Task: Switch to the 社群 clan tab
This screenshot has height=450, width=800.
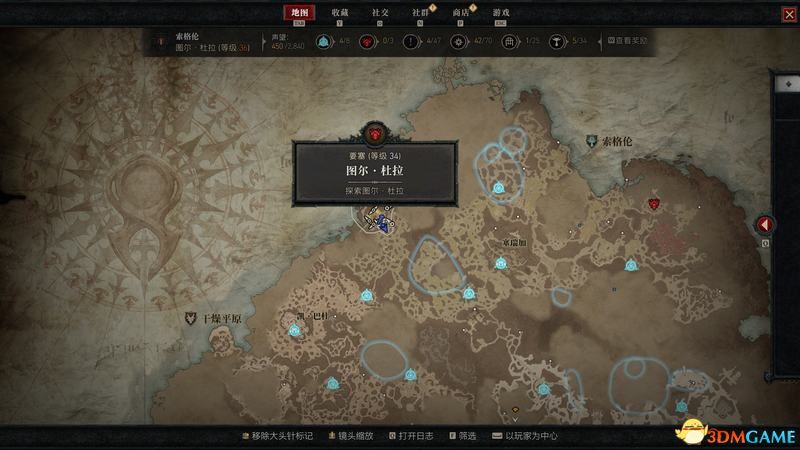Action: click(x=420, y=13)
